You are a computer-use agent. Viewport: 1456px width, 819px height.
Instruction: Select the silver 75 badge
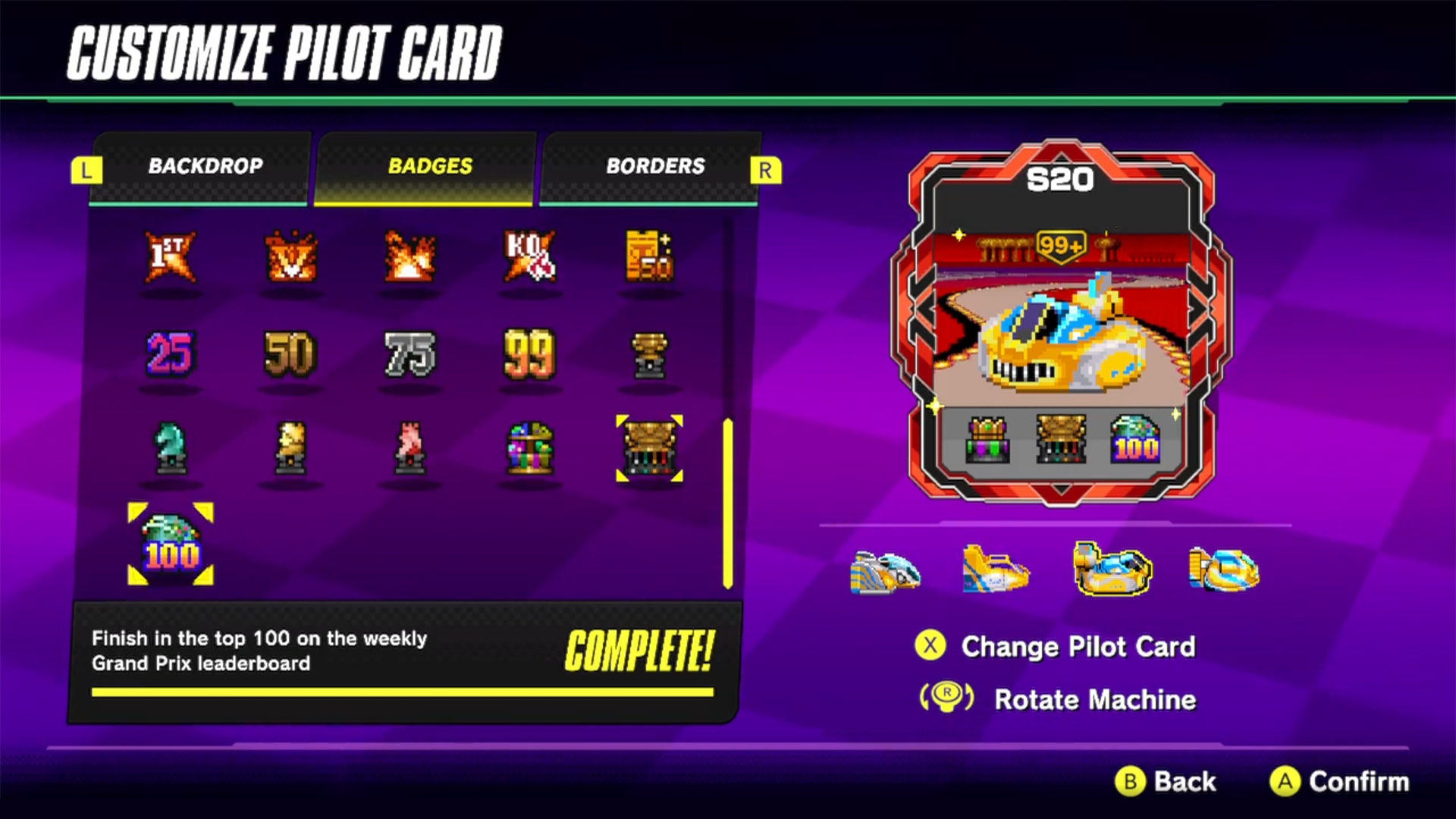(409, 353)
